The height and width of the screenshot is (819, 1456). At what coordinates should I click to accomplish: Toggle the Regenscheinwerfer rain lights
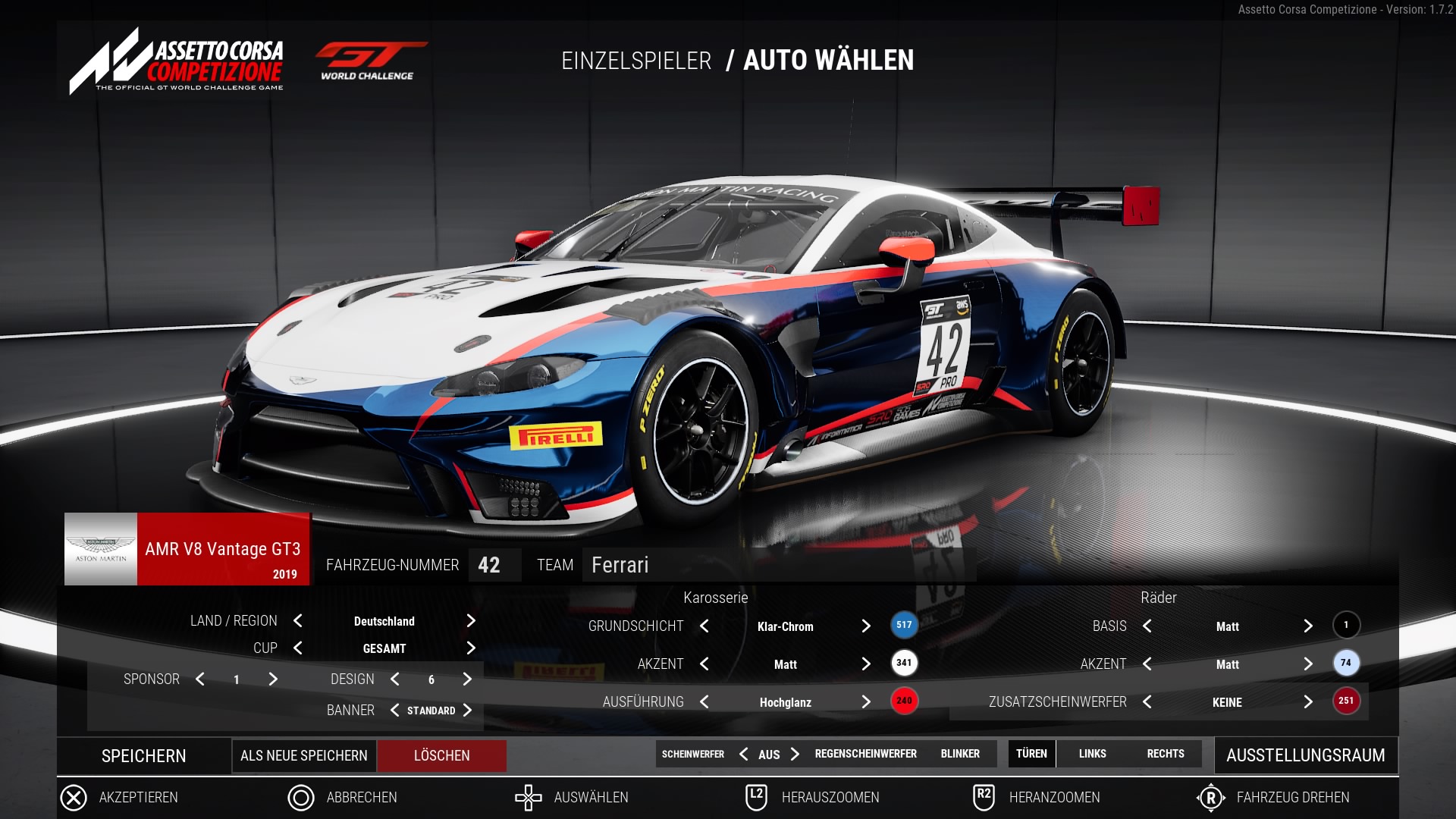click(865, 754)
